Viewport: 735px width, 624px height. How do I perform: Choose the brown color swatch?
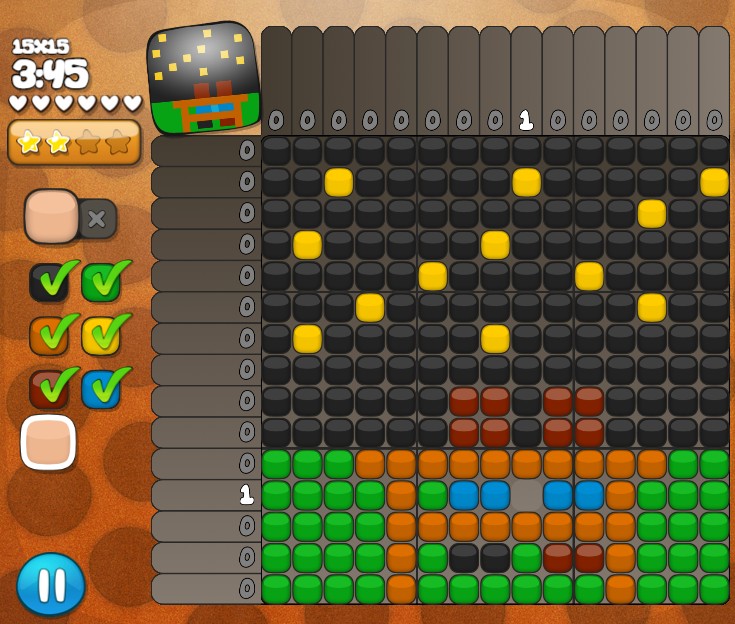48,389
